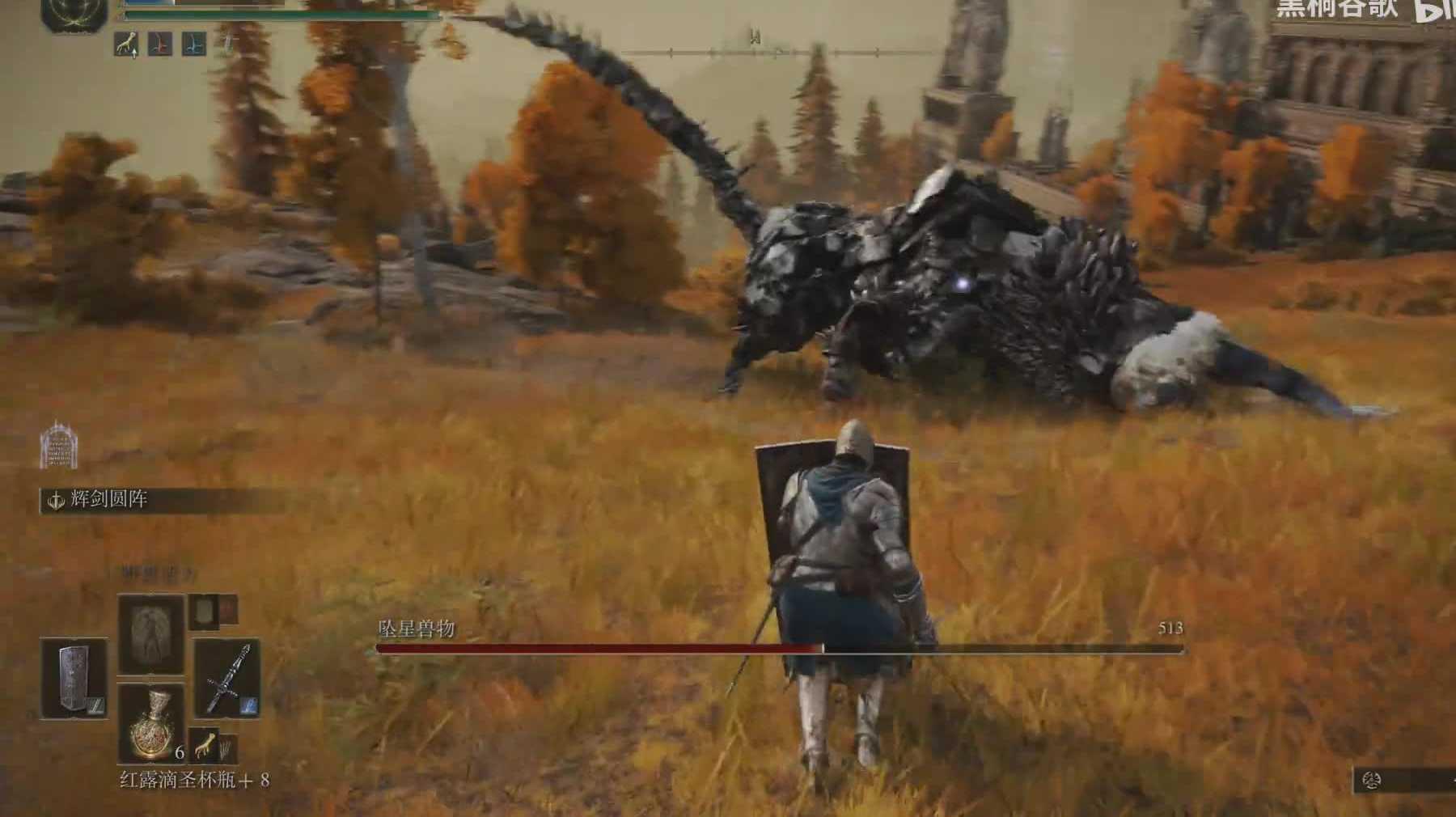Select the 辉剑圆阵 skill label
Image resolution: width=1456 pixels, height=817 pixels.
(108, 500)
